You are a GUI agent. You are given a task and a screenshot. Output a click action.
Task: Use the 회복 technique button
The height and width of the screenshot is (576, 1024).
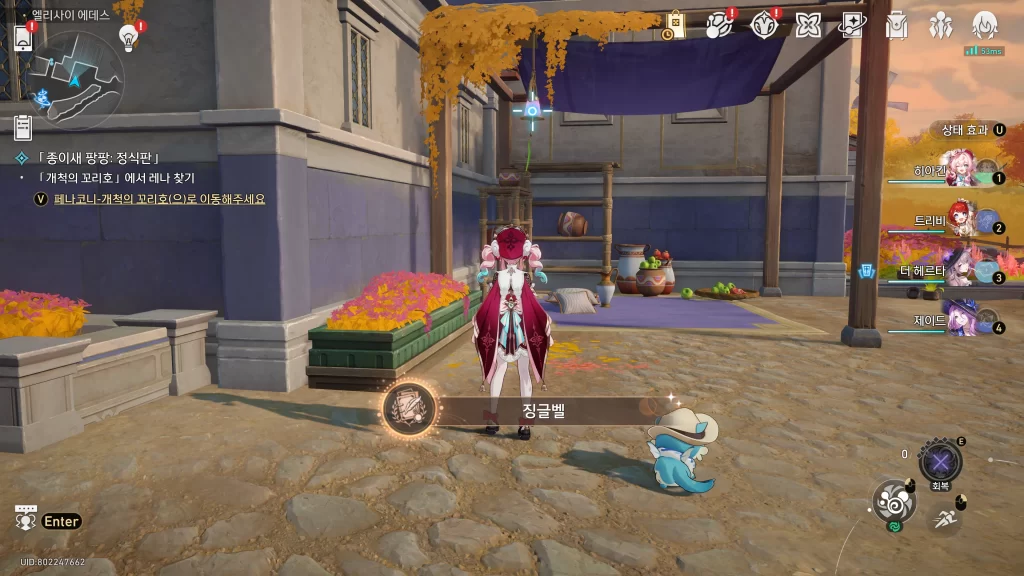[940, 462]
